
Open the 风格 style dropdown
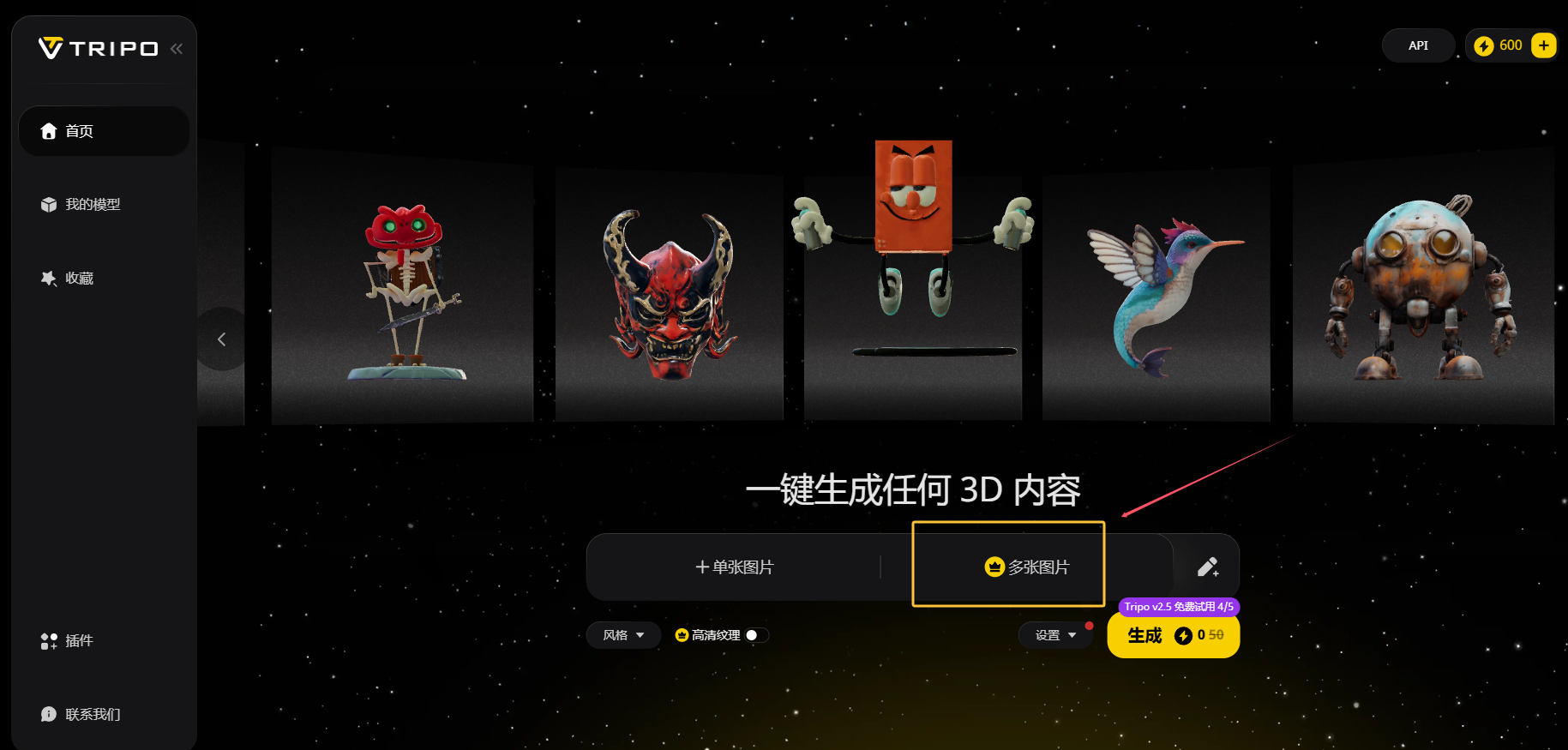pyautogui.click(x=623, y=634)
